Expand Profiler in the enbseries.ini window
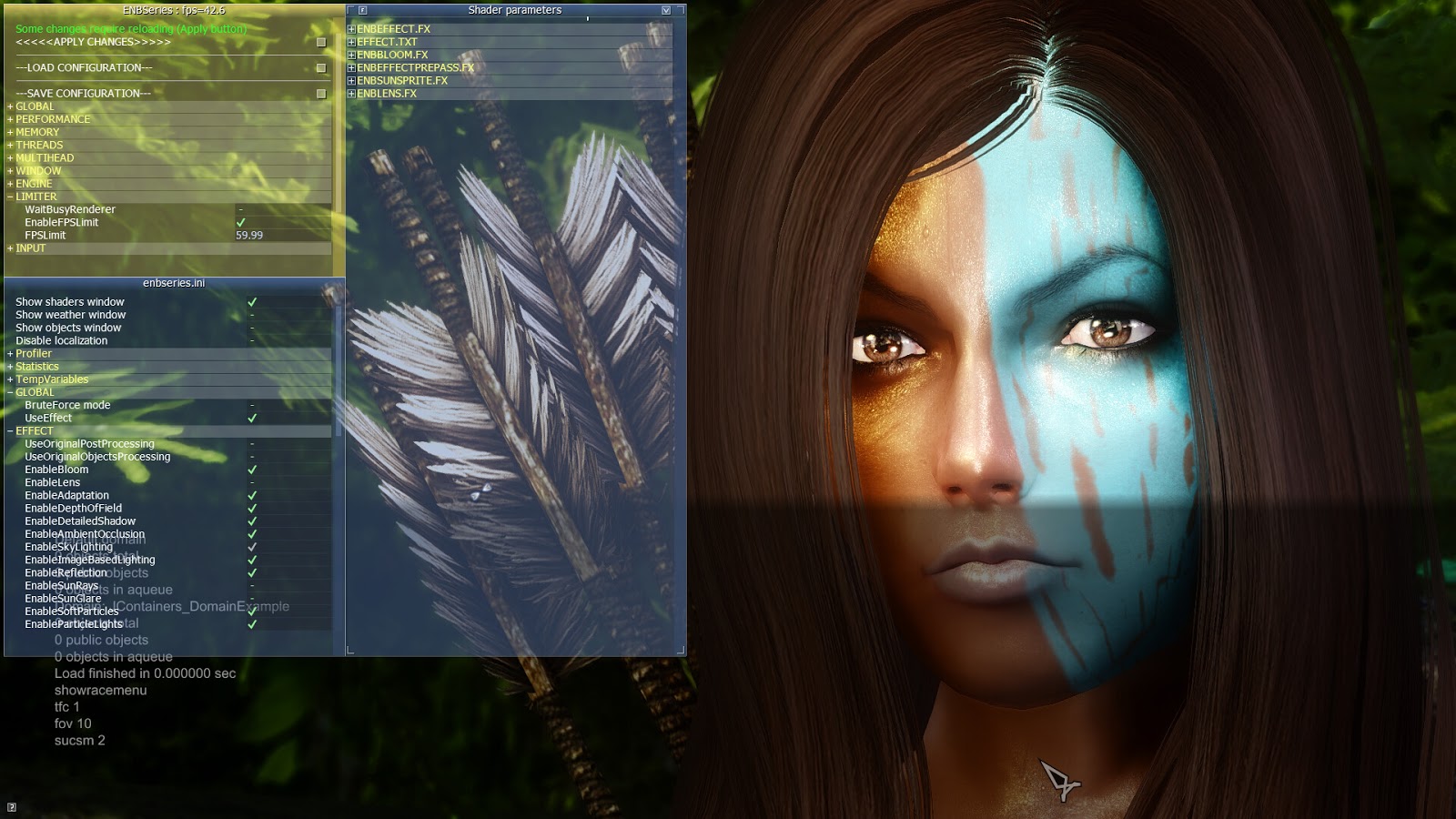This screenshot has height=819, width=1456. click(x=8, y=353)
